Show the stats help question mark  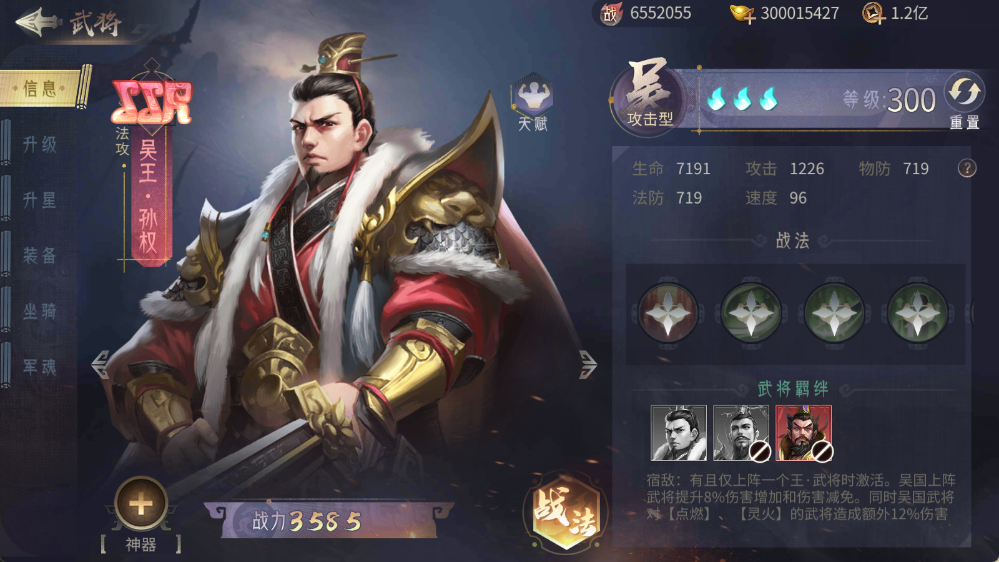[x=967, y=168]
